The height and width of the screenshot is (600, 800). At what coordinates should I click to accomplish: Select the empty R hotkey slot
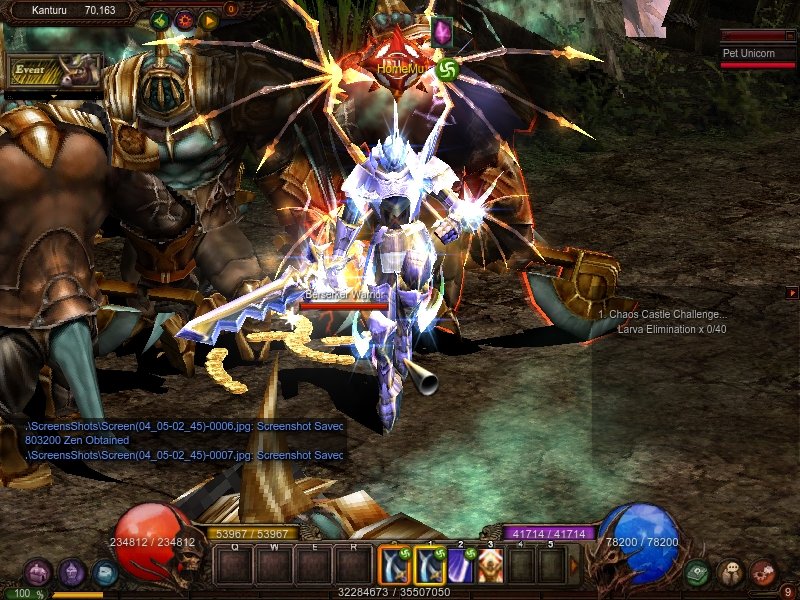coord(351,567)
